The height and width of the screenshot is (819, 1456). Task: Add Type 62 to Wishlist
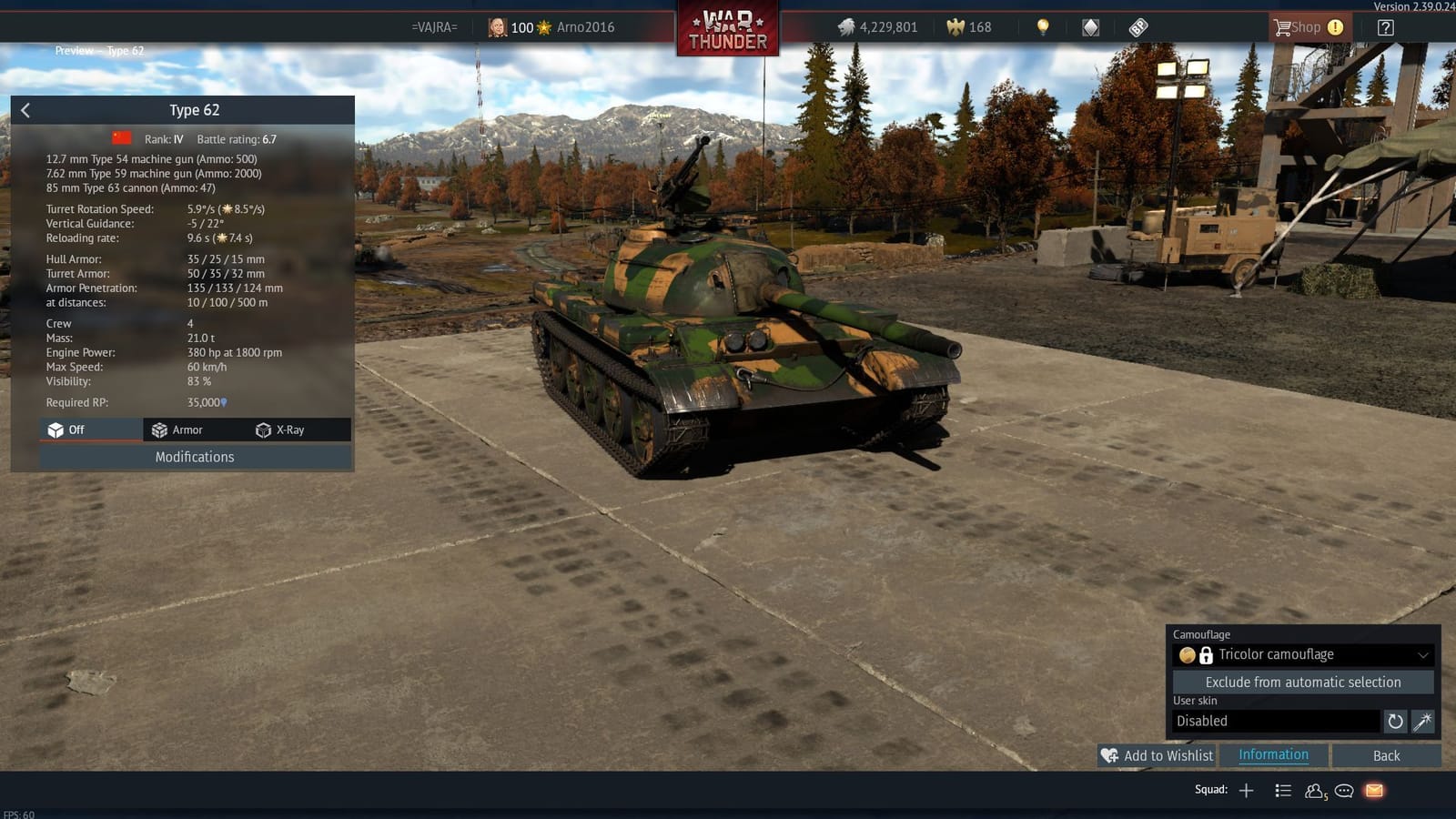[1157, 755]
